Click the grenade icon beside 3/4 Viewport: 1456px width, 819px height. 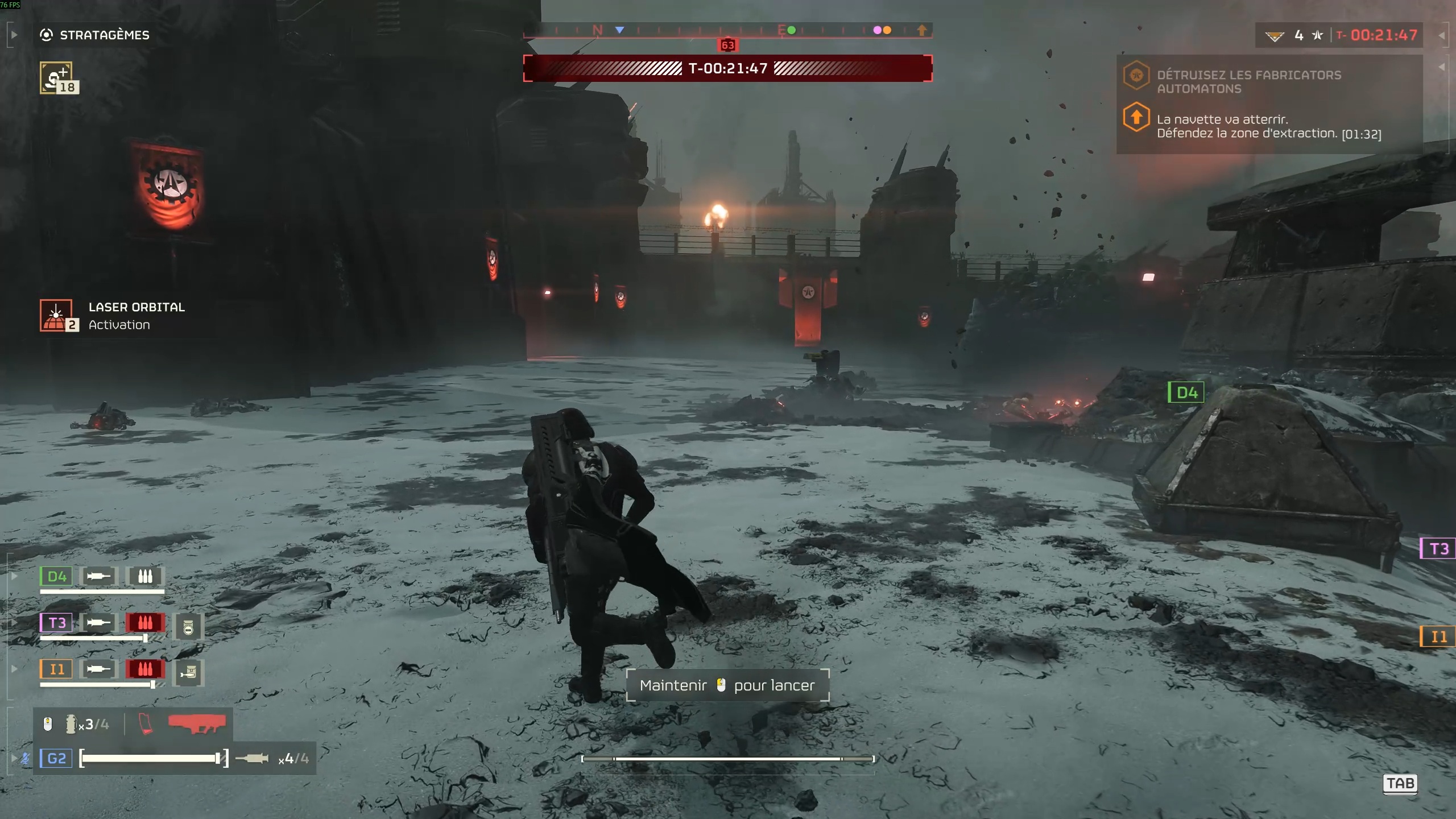[71, 724]
